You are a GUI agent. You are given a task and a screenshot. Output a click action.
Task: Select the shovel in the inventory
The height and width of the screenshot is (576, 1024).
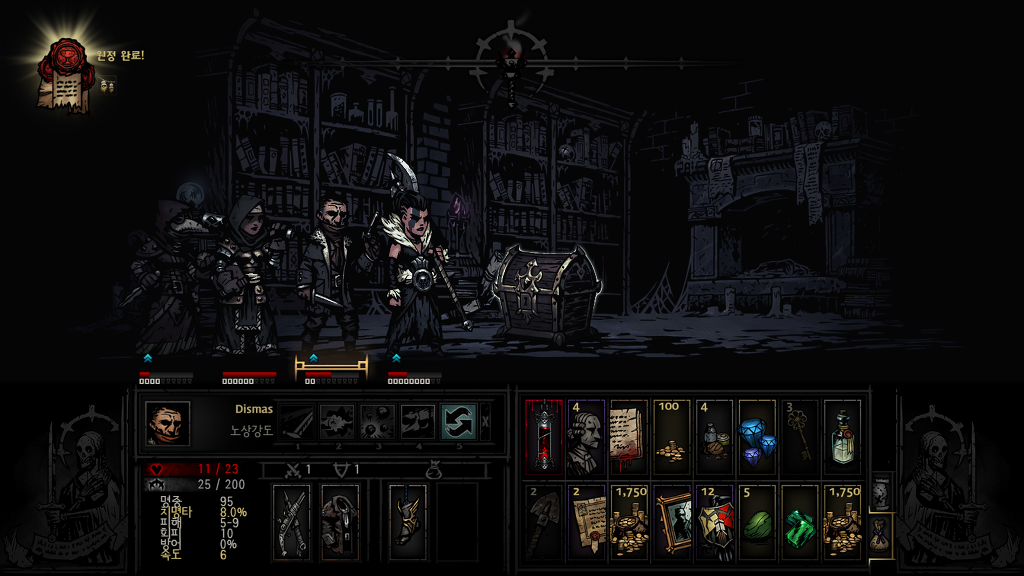[544, 519]
